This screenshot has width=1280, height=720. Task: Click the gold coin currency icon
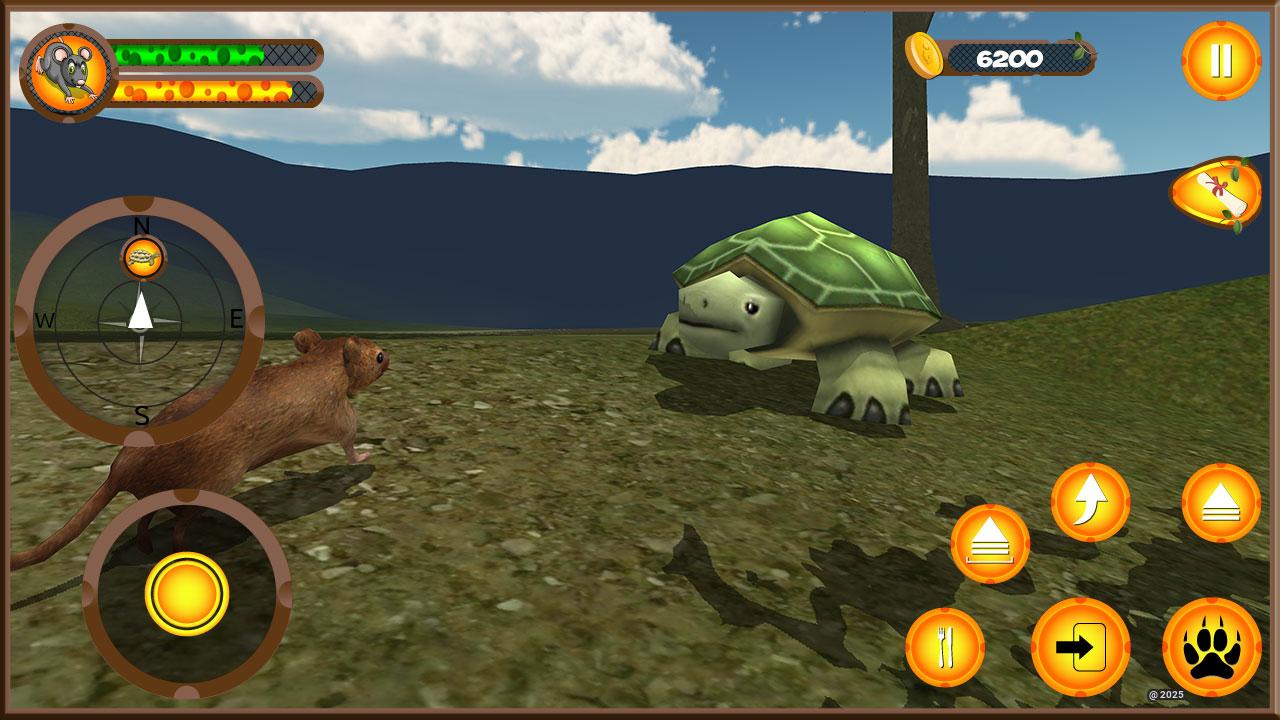(924, 55)
